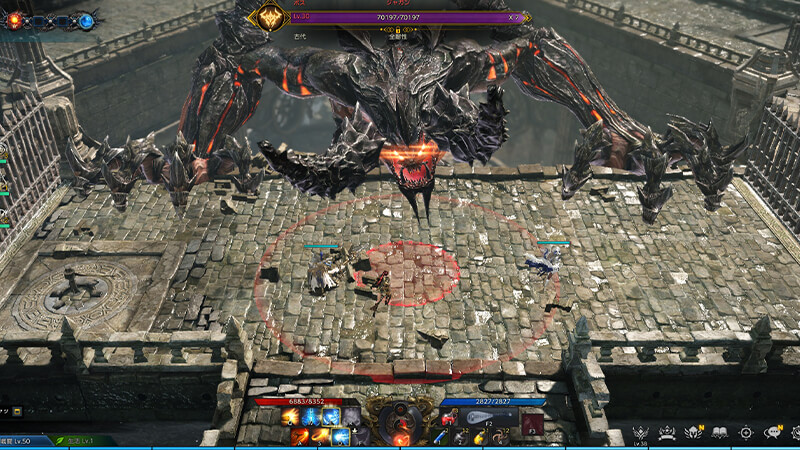Use the red health potion slot
Viewport: 800px width, 450px height.
click(x=446, y=419)
